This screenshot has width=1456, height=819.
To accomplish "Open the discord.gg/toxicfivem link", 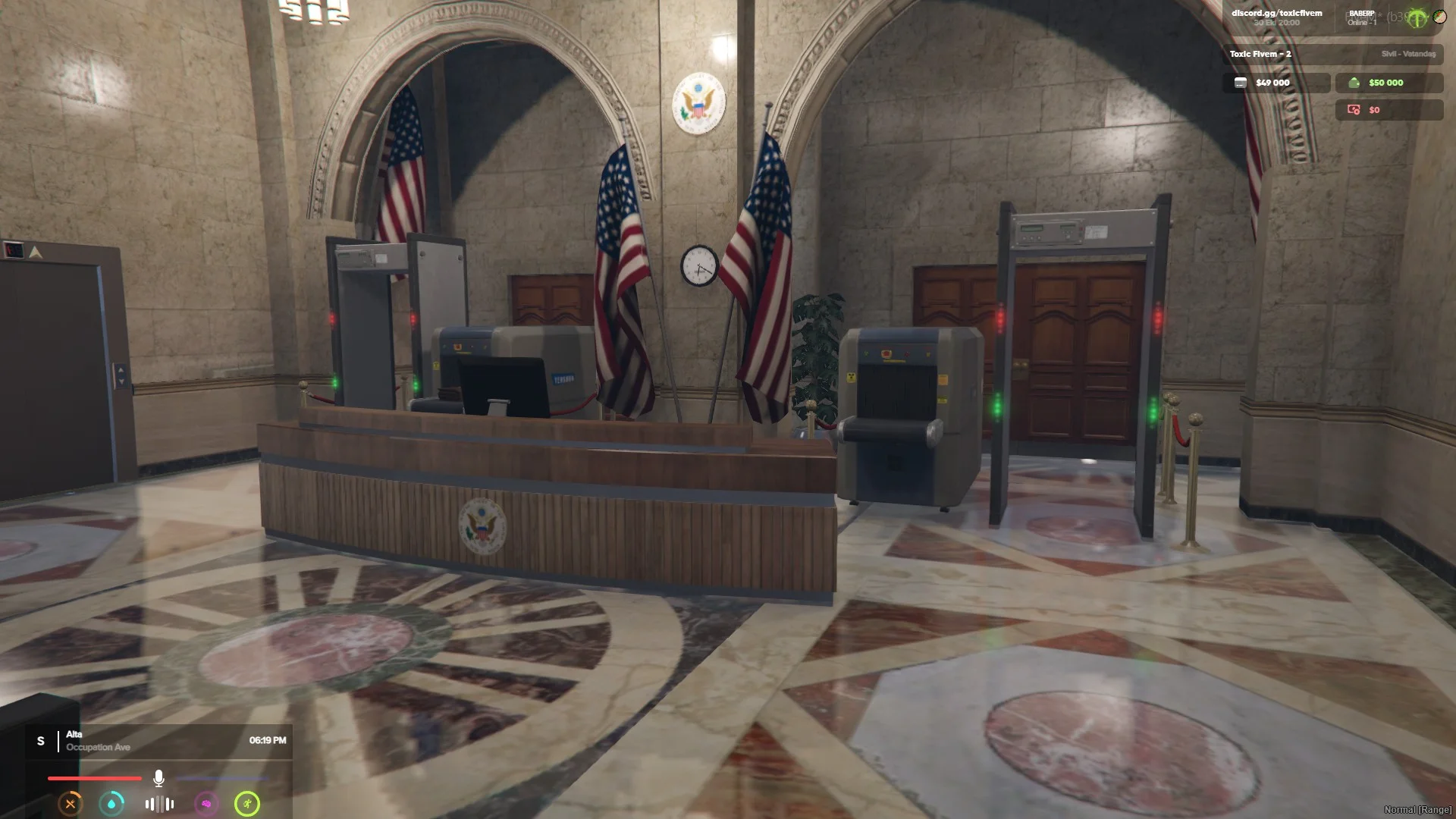I will coord(1276,13).
